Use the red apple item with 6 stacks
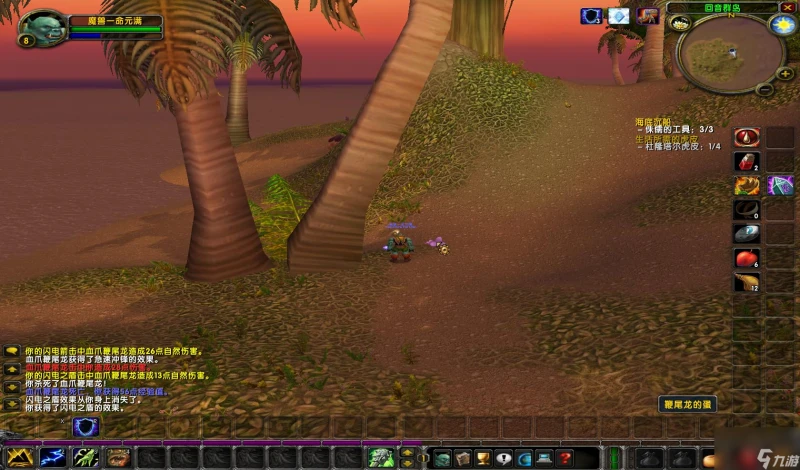This screenshot has width=800, height=470. [746, 258]
